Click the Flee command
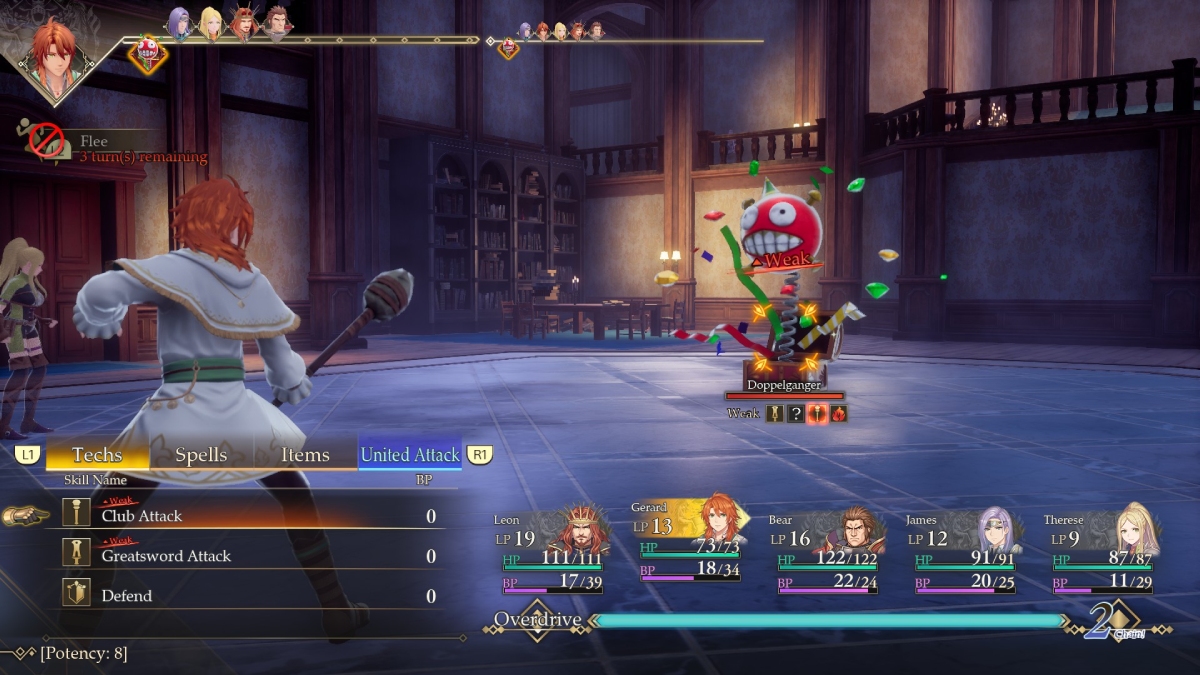This screenshot has height=675, width=1200. tap(94, 142)
